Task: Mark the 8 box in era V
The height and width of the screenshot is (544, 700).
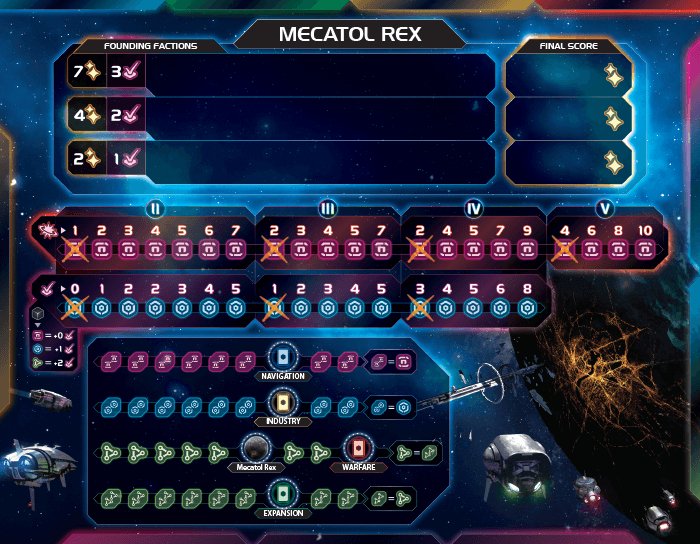Action: [617, 250]
